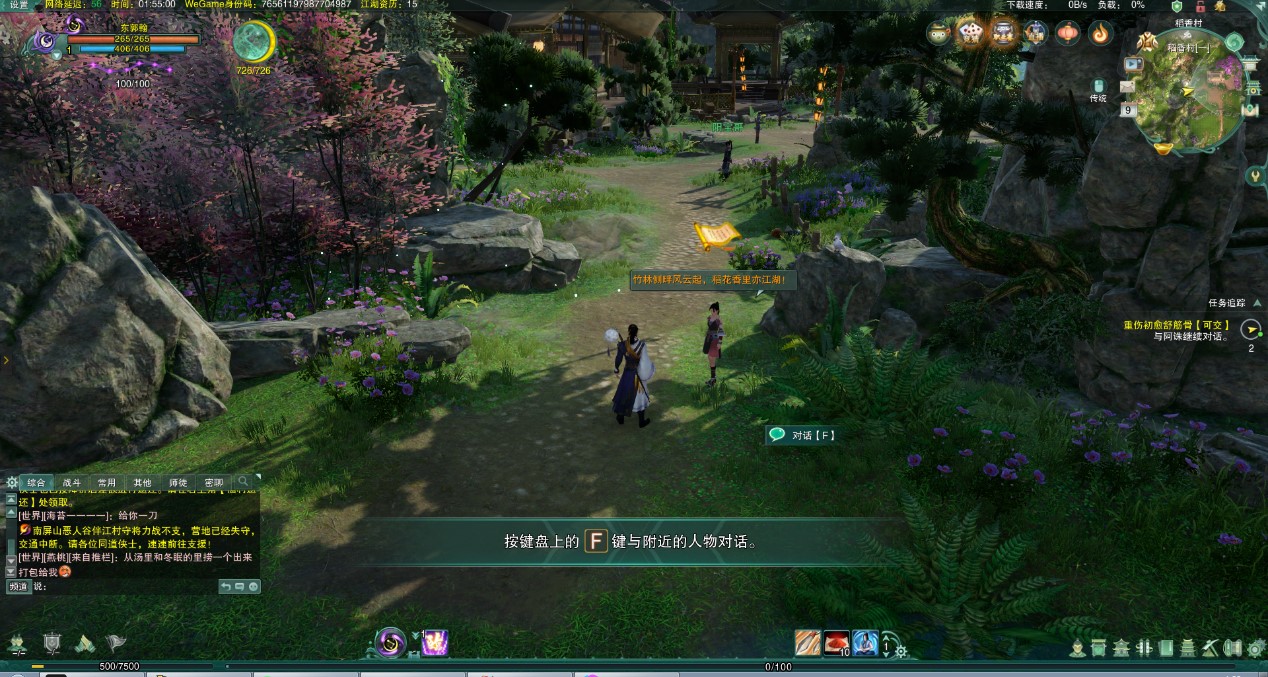The image size is (1268, 677).
Task: Use the red powder item with count 10
Action: (837, 643)
